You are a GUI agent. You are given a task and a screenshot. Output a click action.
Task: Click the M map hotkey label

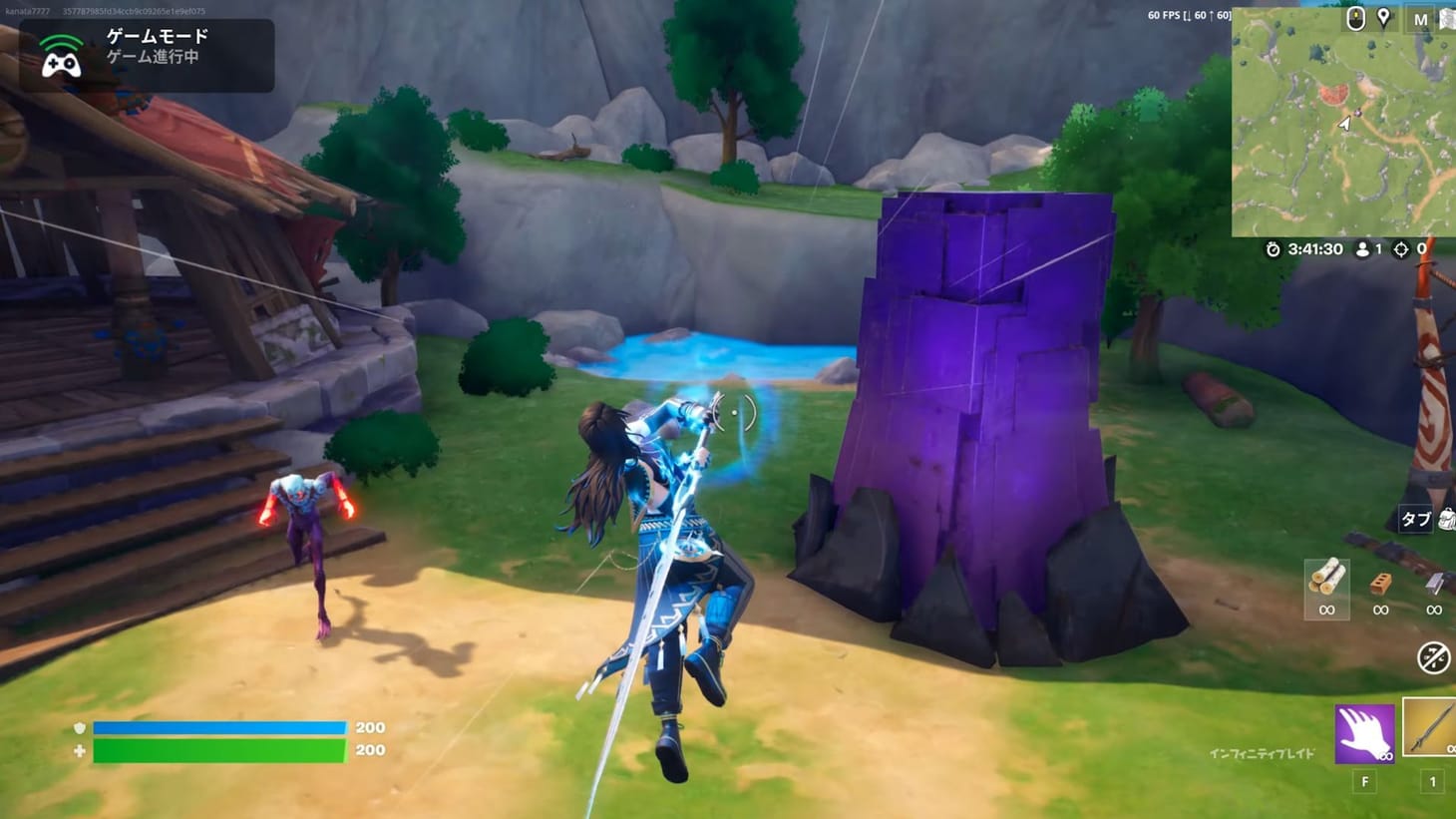[1421, 19]
